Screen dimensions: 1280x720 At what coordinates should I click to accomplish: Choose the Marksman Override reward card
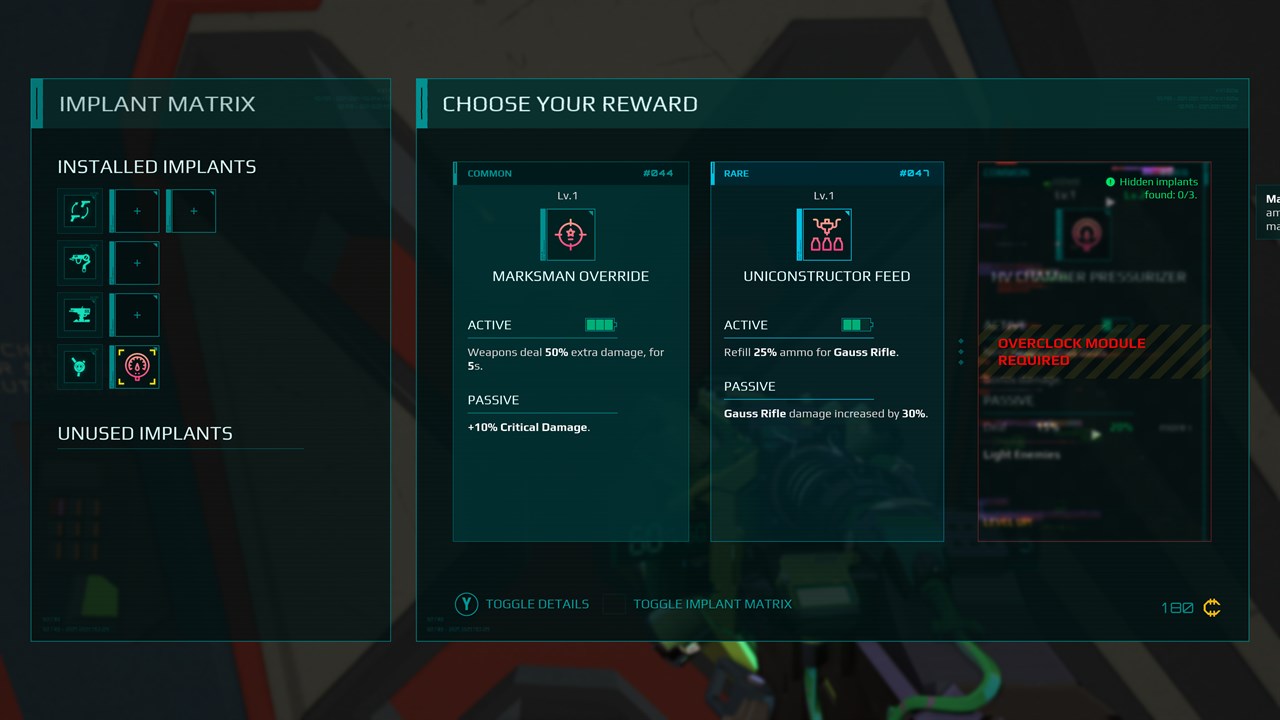click(x=570, y=351)
